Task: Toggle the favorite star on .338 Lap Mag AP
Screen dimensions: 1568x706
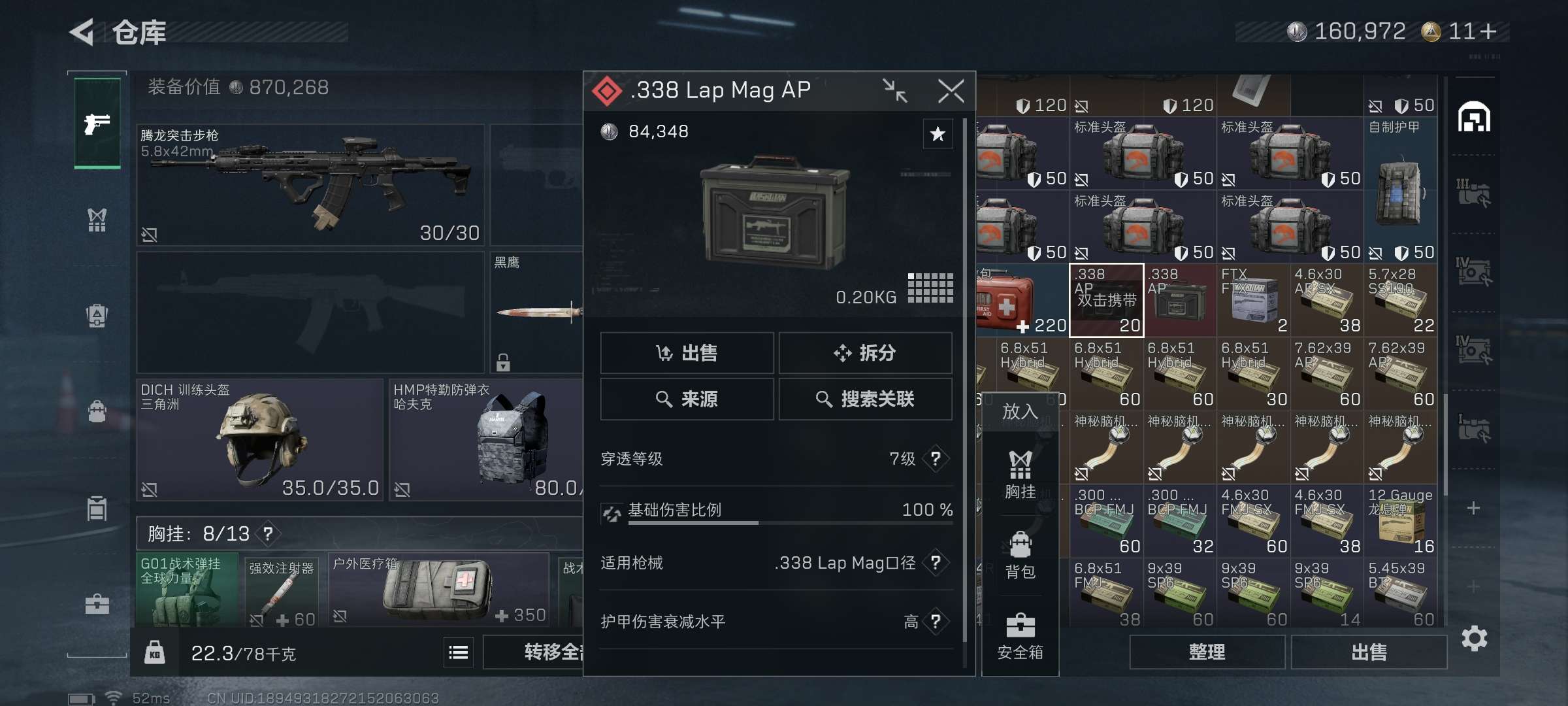Action: pos(938,134)
